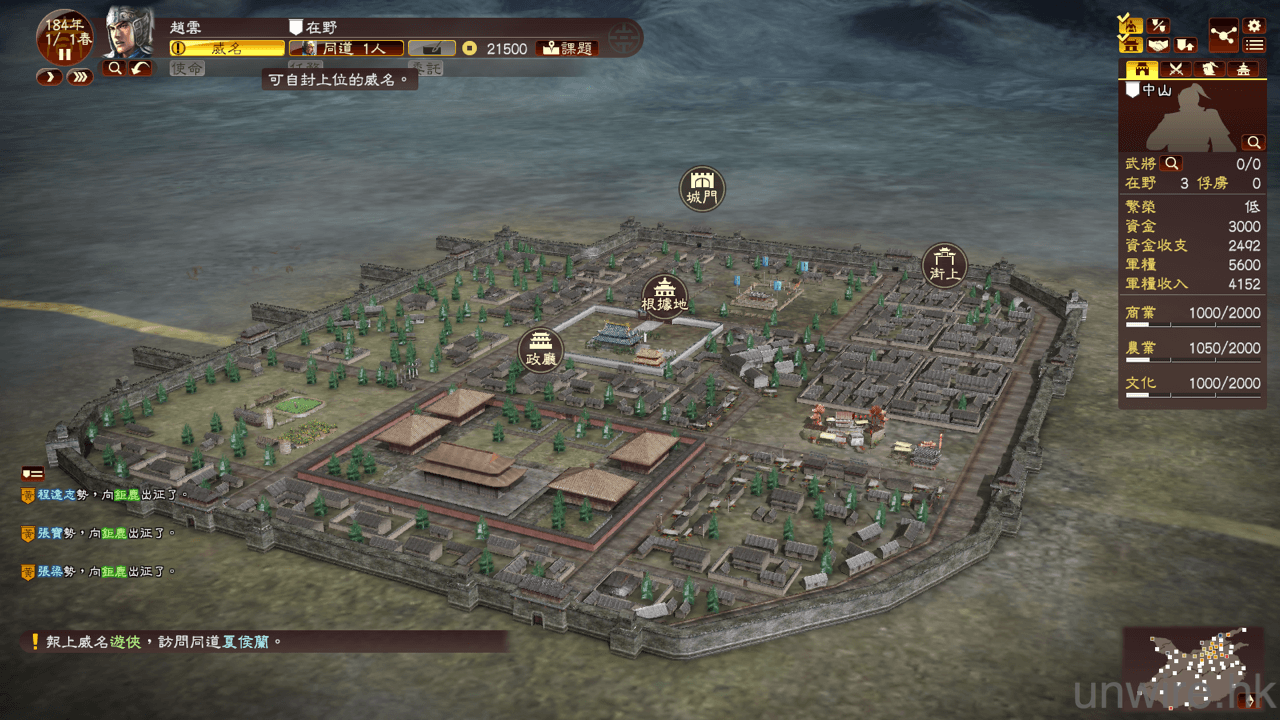
Task: Click the magnifier under Zhao Yun's portrait
Action: tap(115, 68)
